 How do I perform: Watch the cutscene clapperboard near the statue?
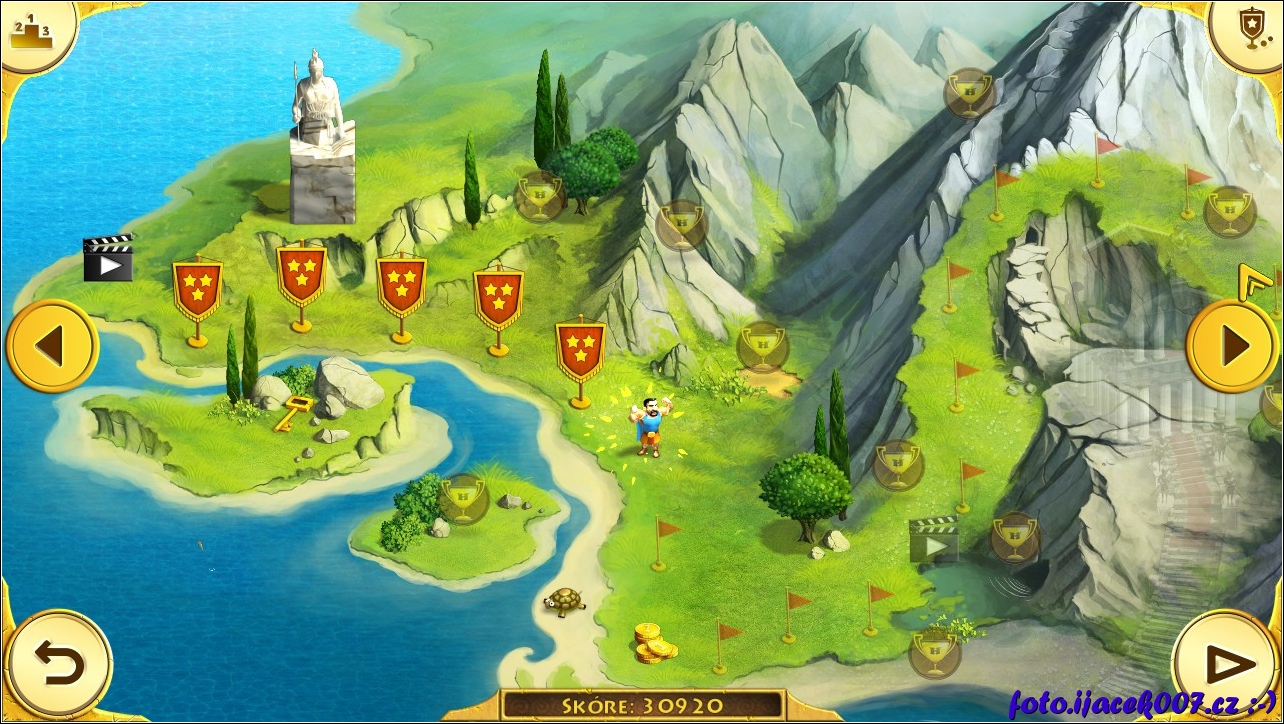click(108, 258)
